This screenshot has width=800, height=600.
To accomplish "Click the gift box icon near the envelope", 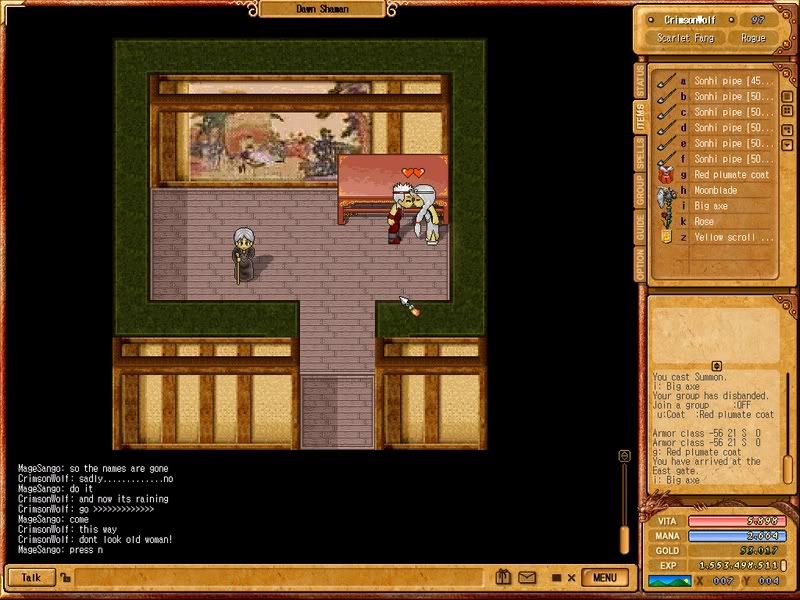I will (x=506, y=577).
